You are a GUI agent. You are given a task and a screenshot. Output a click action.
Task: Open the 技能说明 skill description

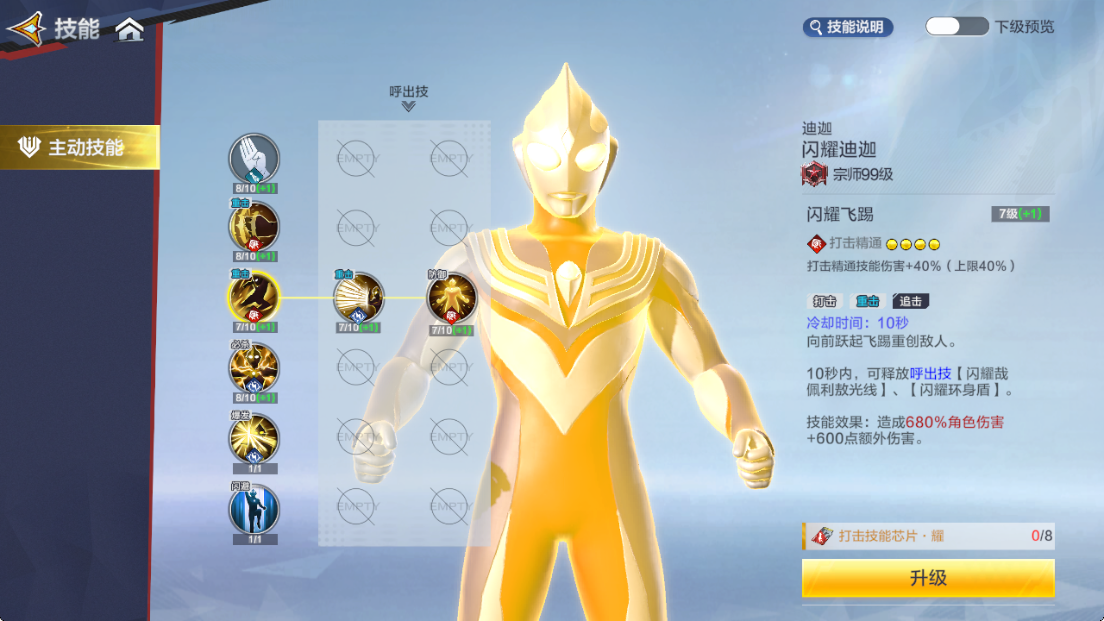click(x=847, y=27)
